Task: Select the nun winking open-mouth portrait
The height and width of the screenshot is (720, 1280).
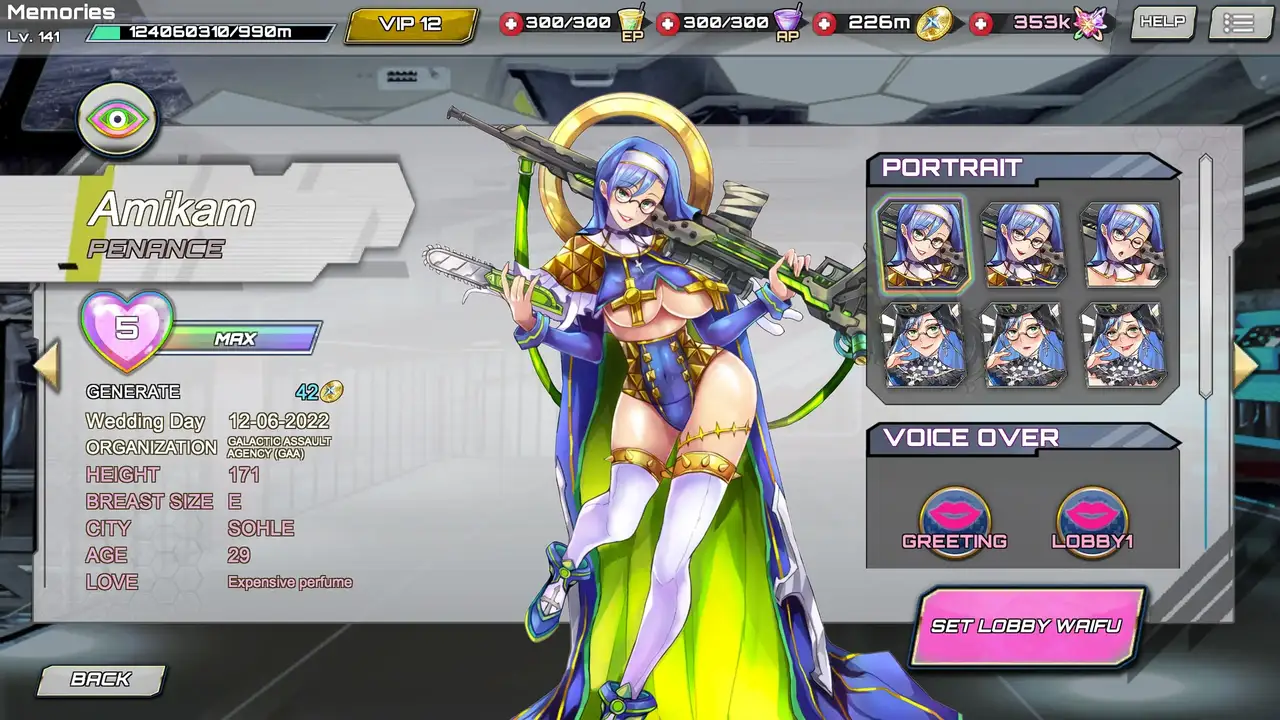Action: tap(1122, 245)
